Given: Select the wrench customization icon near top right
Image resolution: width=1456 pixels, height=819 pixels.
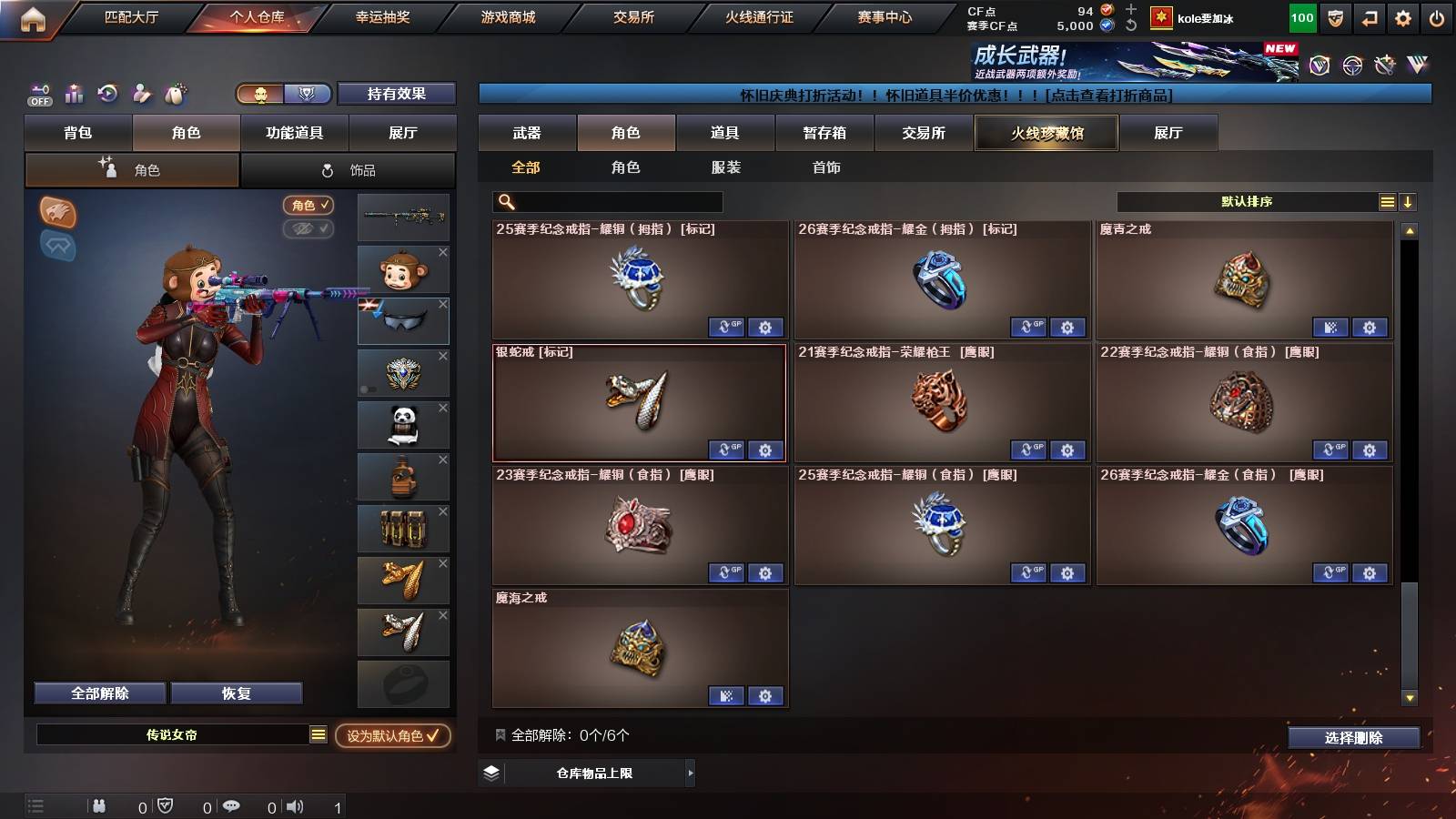Looking at the screenshot, I should (1384, 65).
